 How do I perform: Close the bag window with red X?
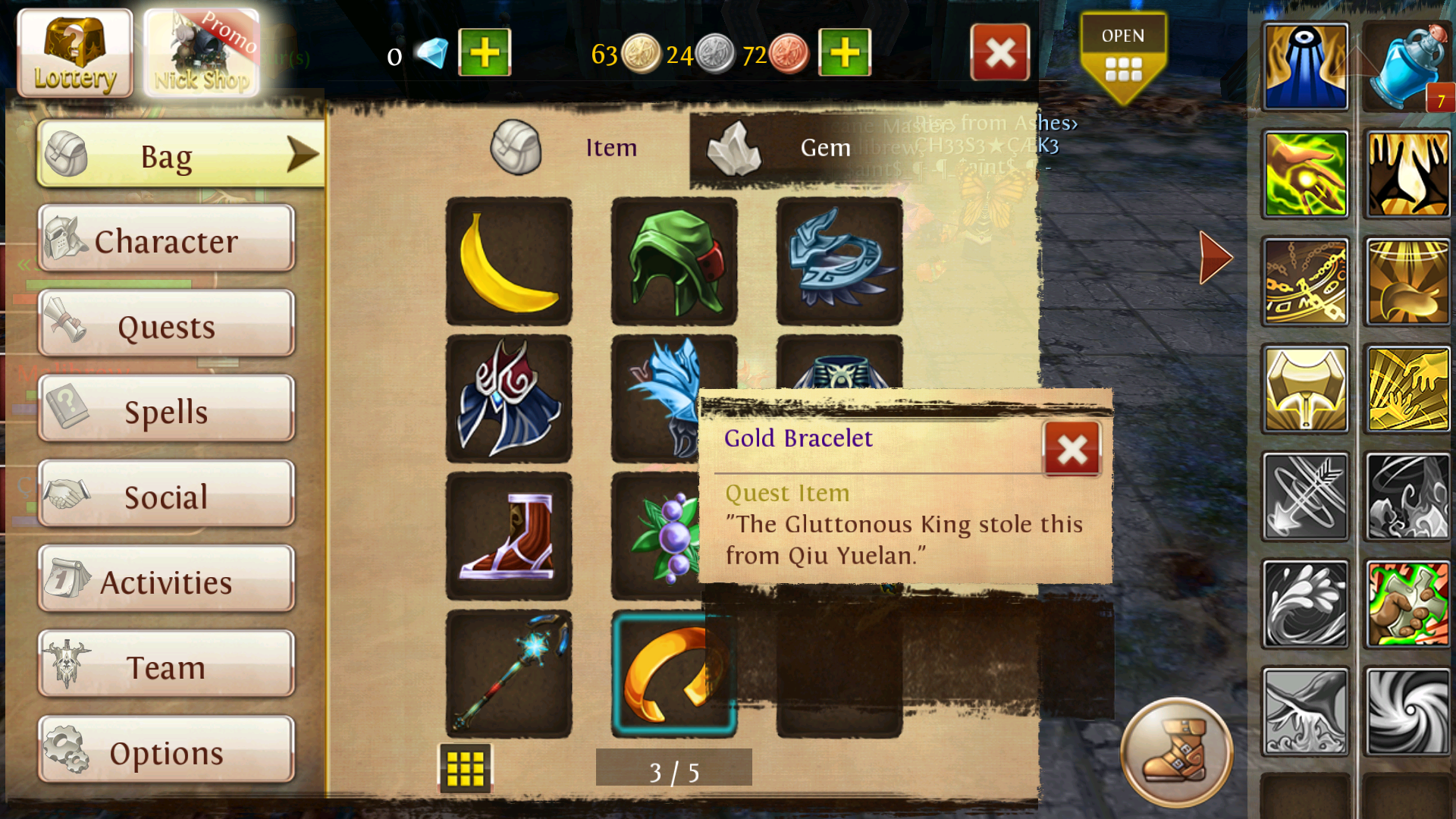pyautogui.click(x=999, y=53)
